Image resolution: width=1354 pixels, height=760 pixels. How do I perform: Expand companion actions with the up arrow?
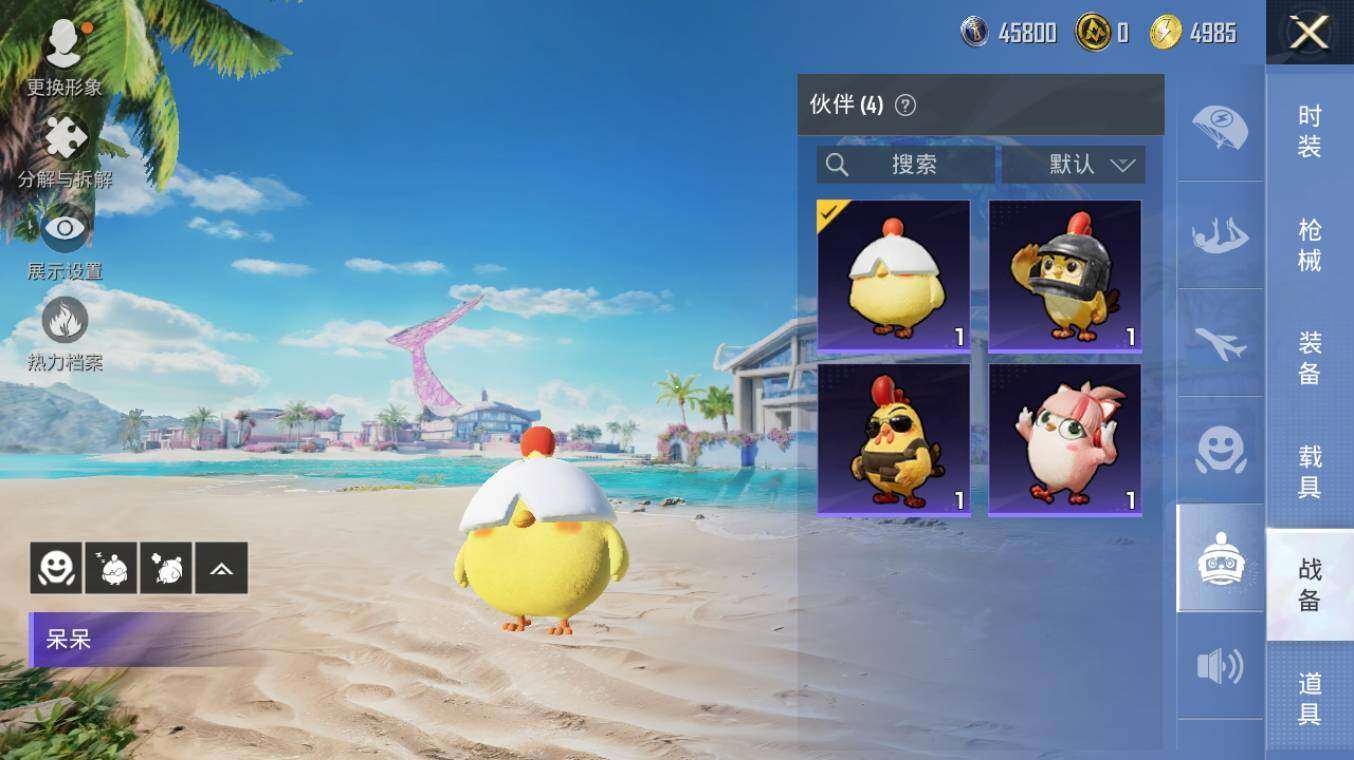coord(221,568)
